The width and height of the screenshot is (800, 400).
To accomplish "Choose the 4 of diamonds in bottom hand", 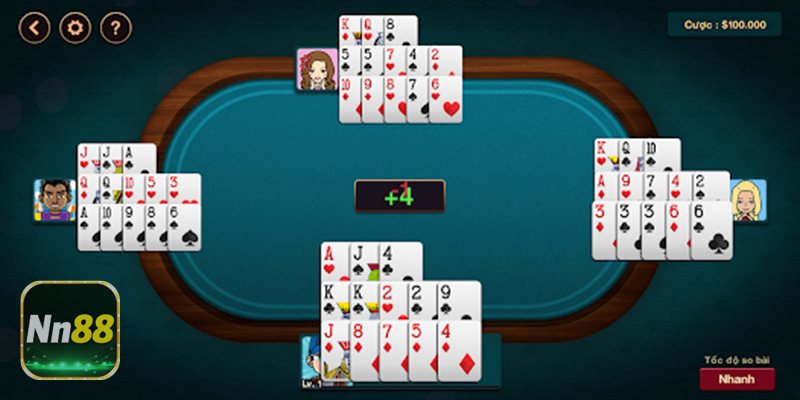I will (458, 348).
